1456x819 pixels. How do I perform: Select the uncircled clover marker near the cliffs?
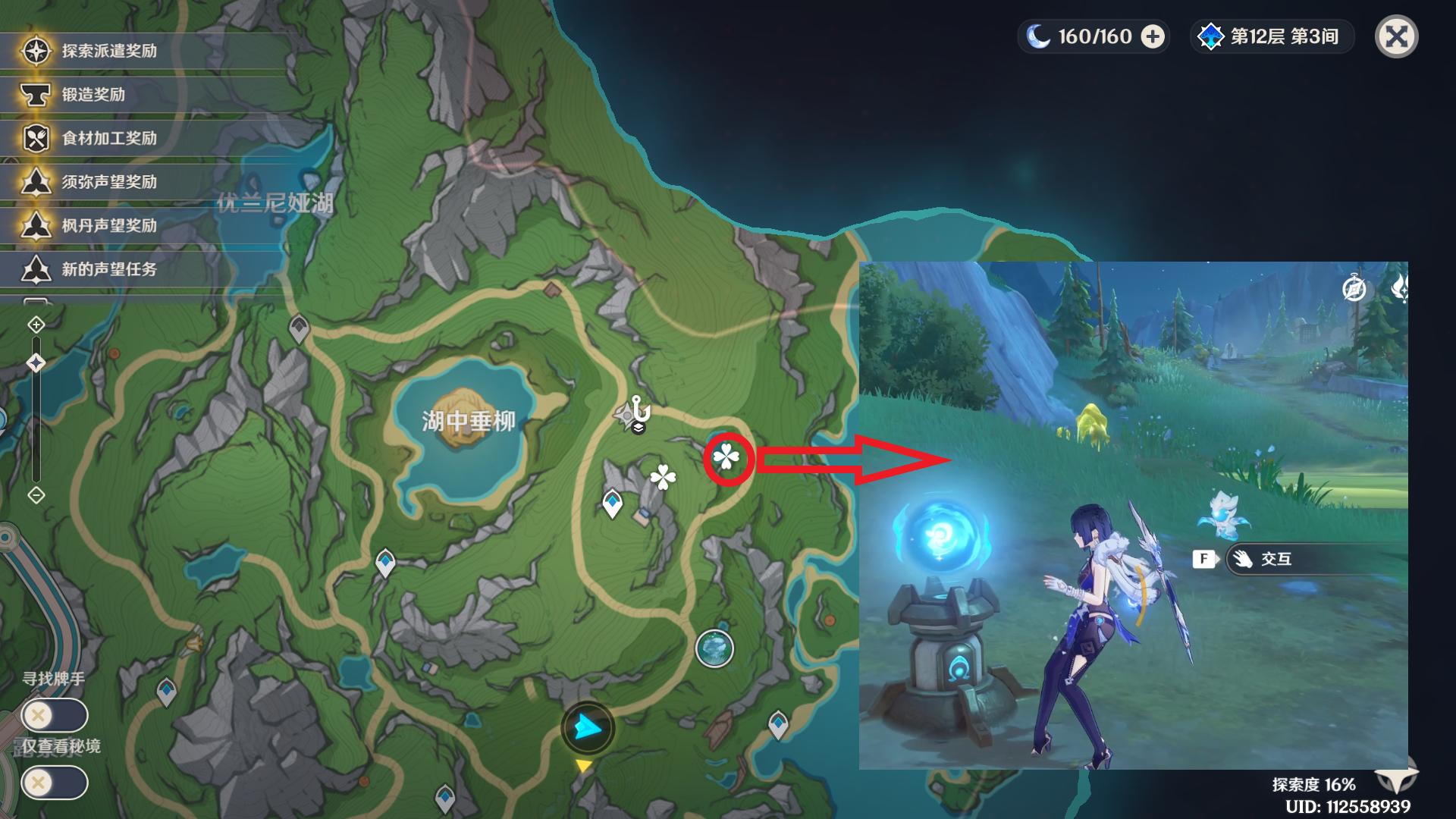point(663,477)
